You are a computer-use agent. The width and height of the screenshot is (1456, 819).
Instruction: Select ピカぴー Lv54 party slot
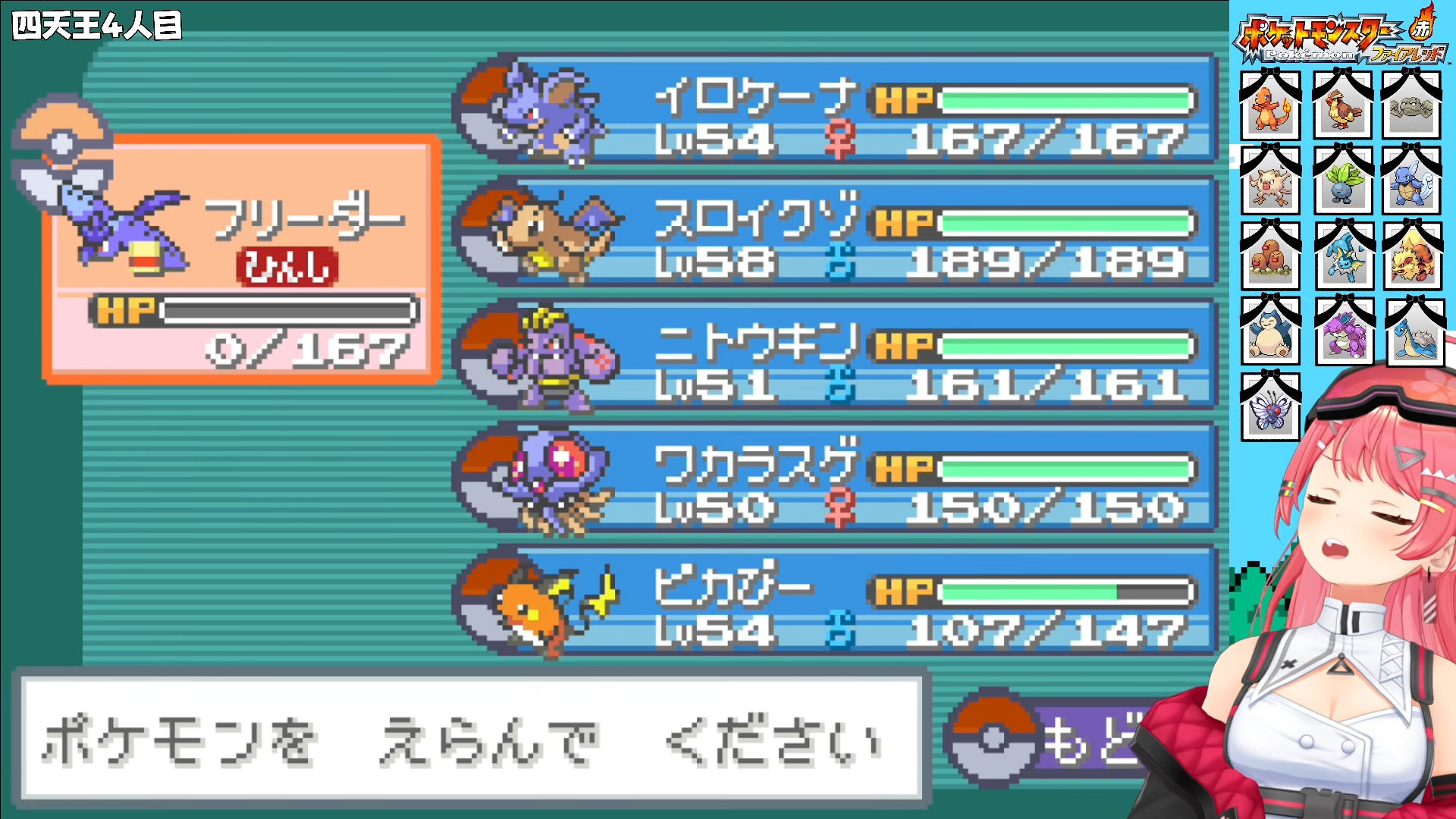pos(834,601)
